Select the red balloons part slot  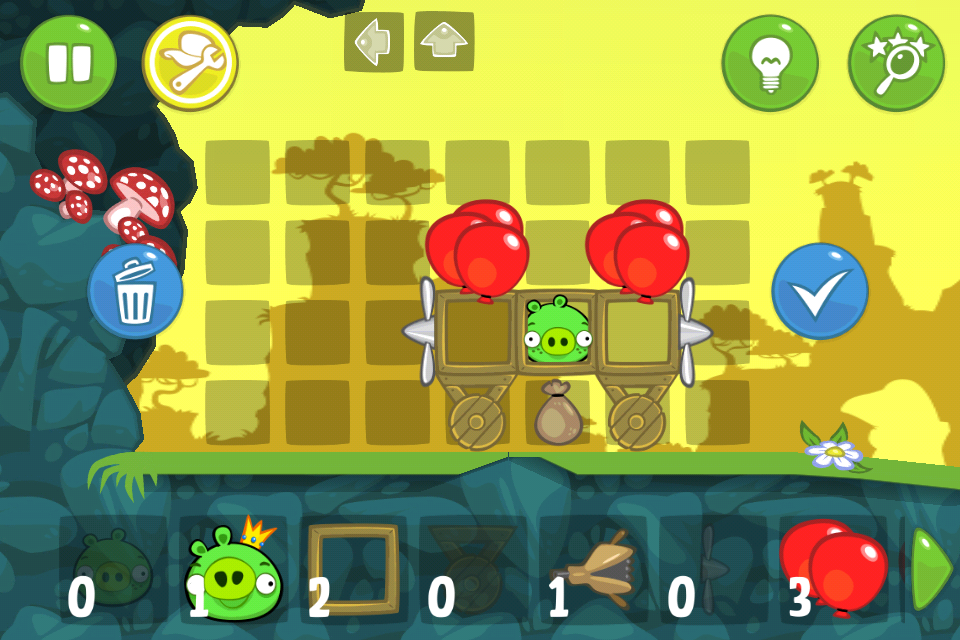pos(832,571)
